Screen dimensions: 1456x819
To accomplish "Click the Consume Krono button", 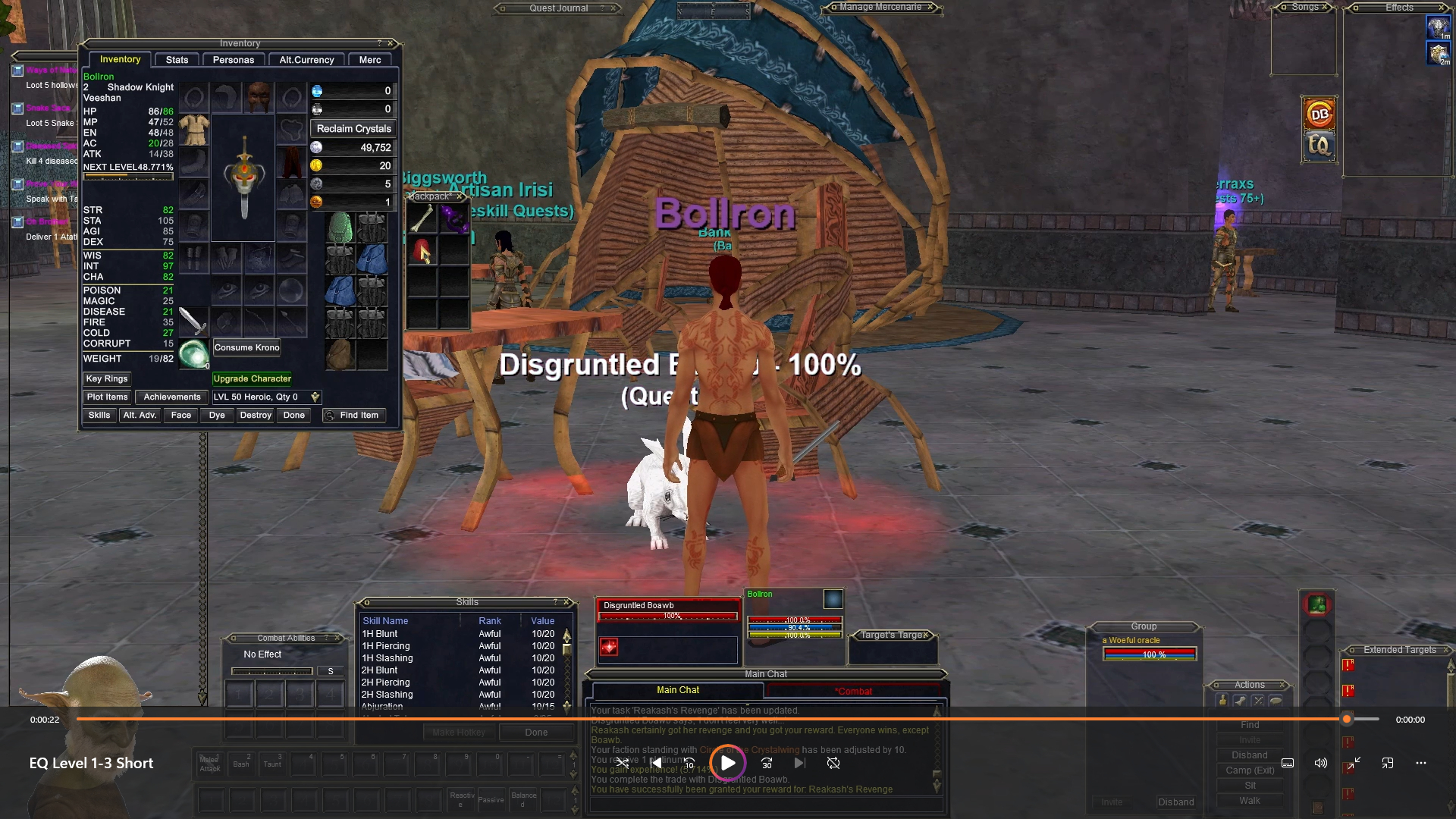I will click(x=246, y=348).
